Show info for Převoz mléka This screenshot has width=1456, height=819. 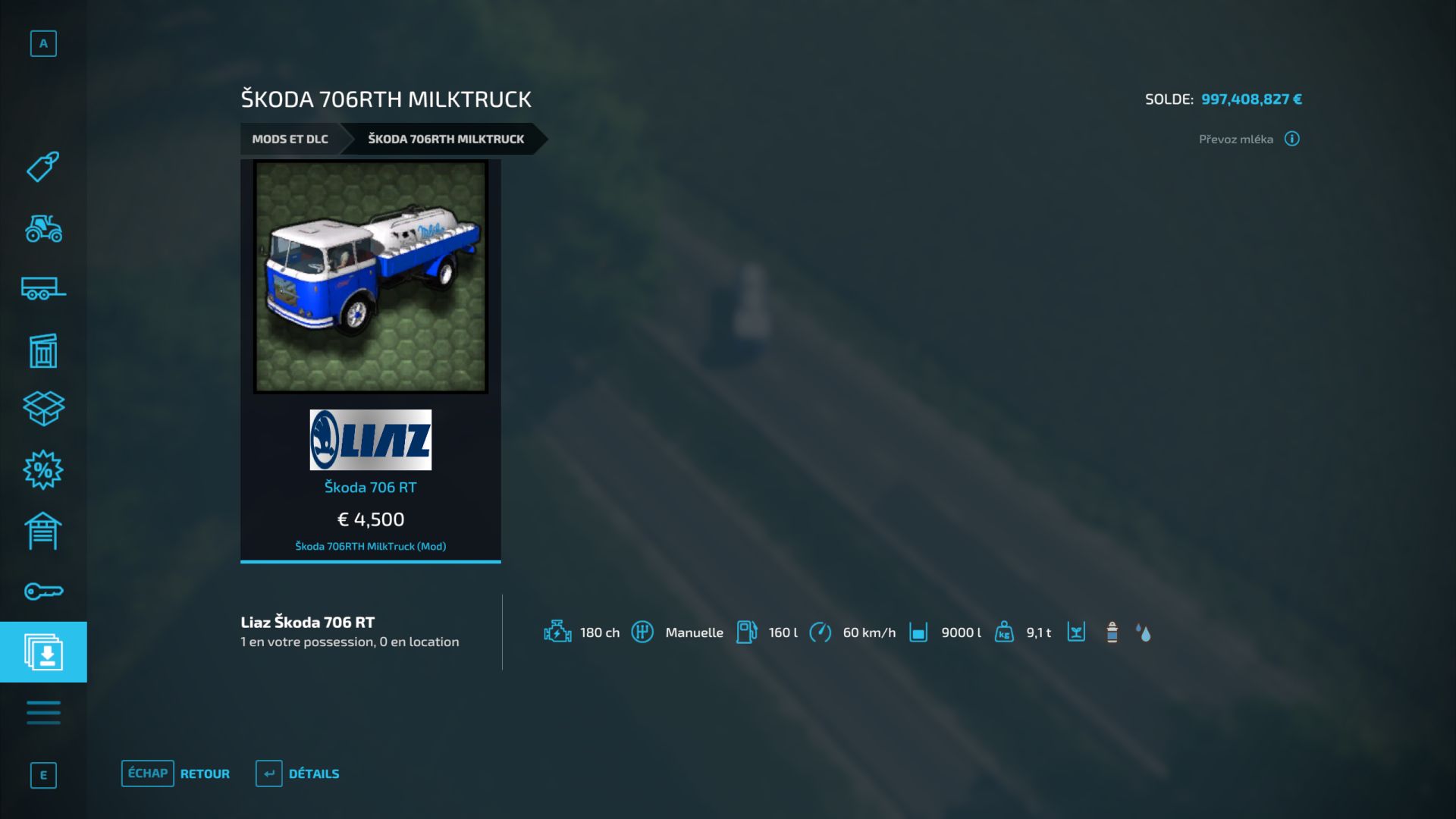coord(1291,139)
